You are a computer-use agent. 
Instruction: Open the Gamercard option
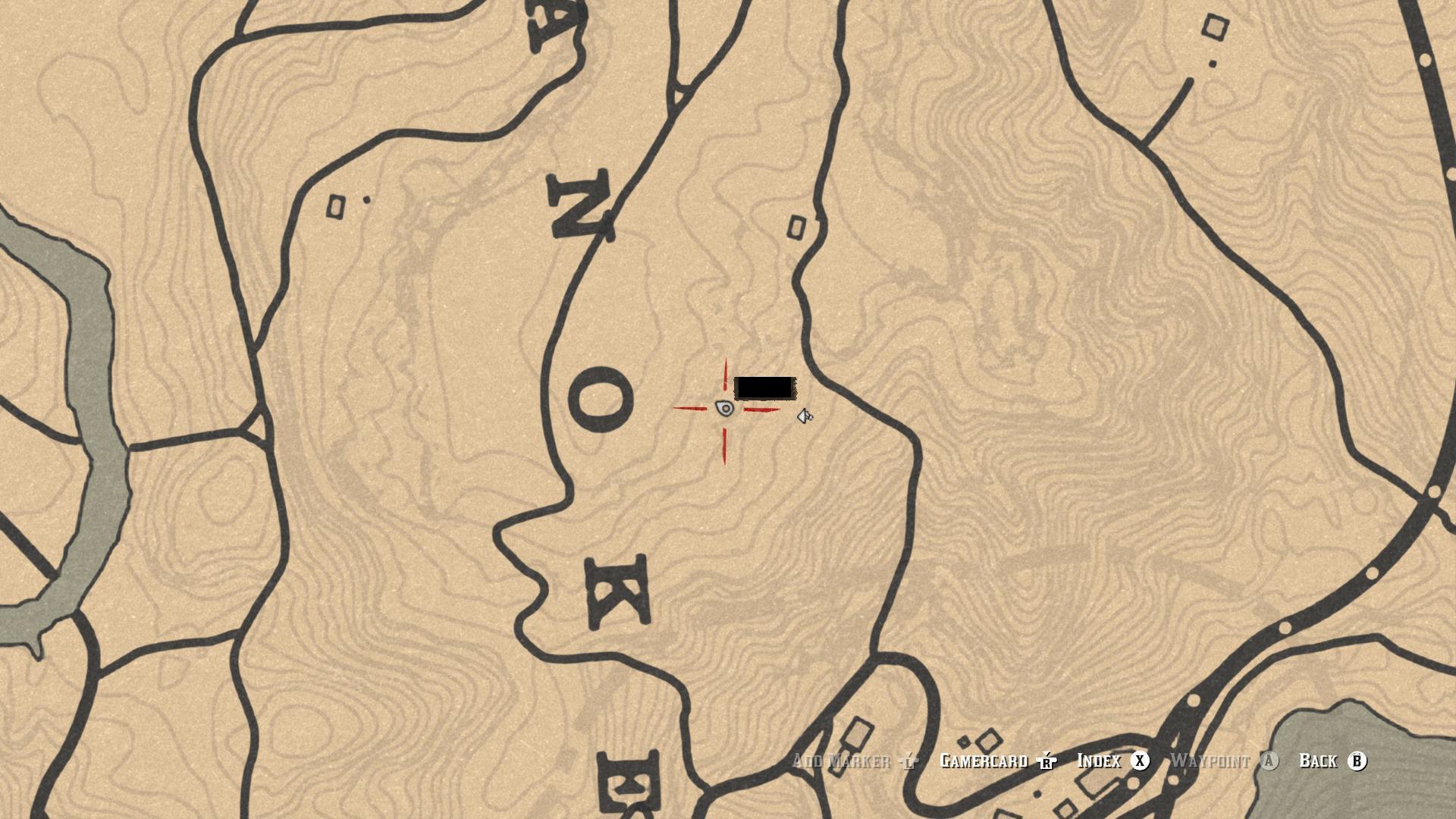point(984,761)
